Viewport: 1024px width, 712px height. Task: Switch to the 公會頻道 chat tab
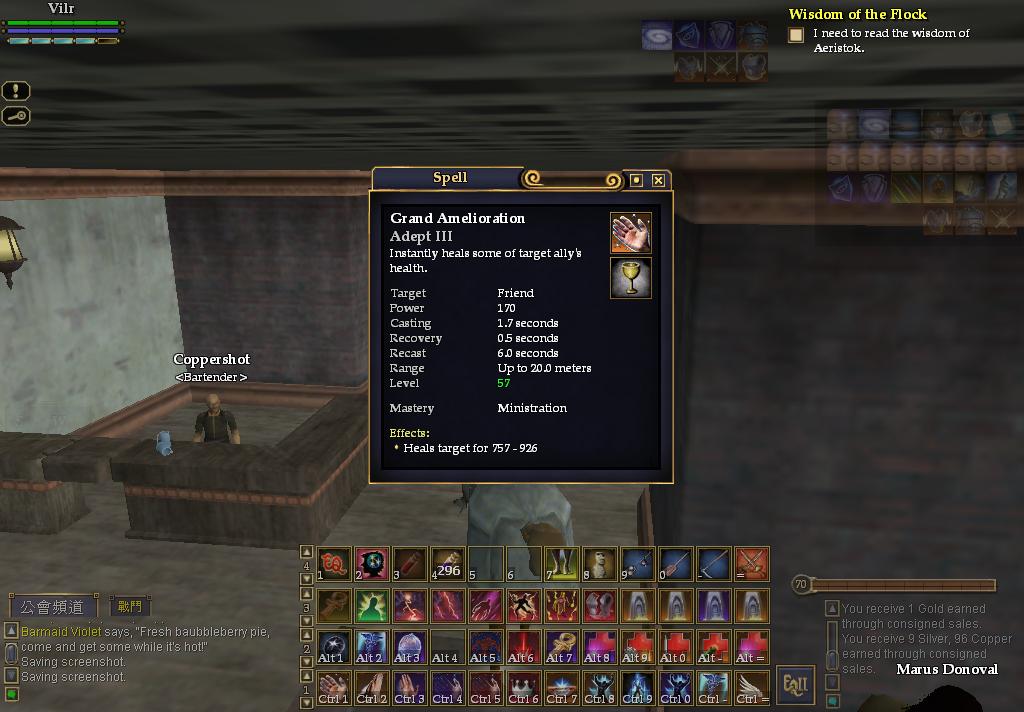click(x=55, y=606)
